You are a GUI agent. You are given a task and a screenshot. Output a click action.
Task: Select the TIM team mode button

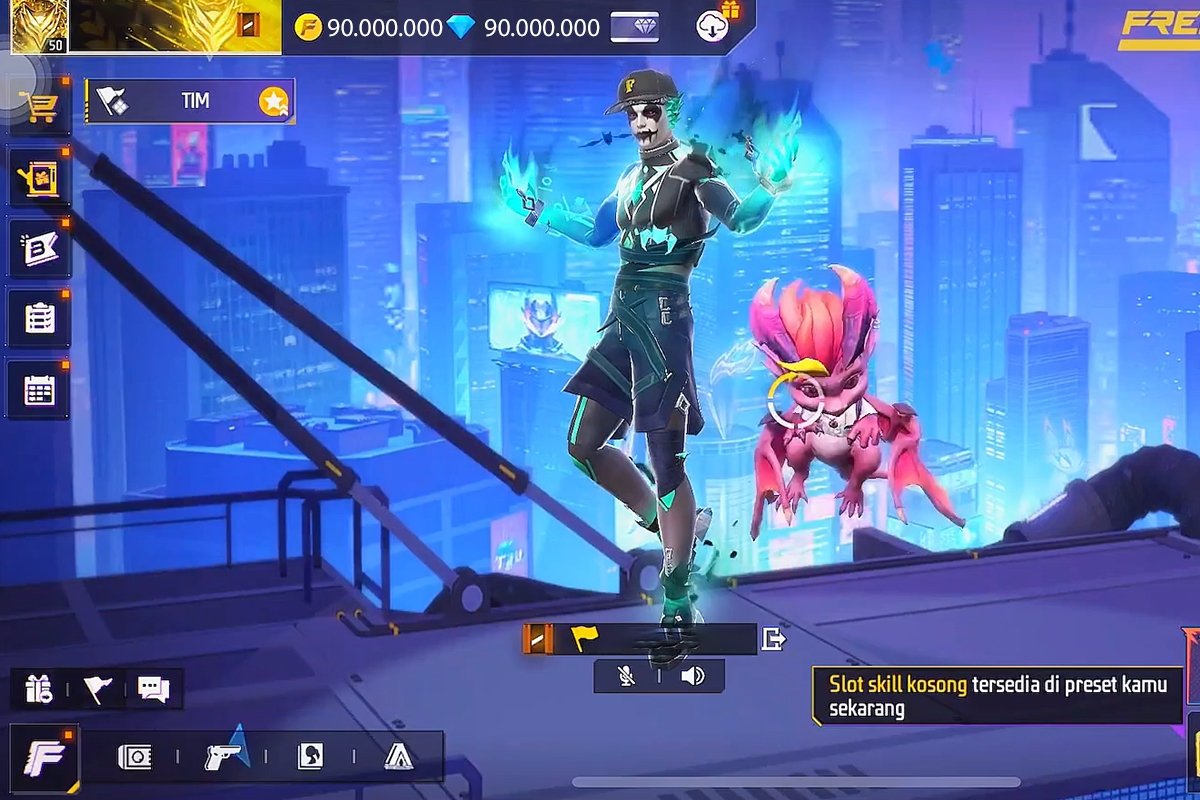(x=190, y=101)
